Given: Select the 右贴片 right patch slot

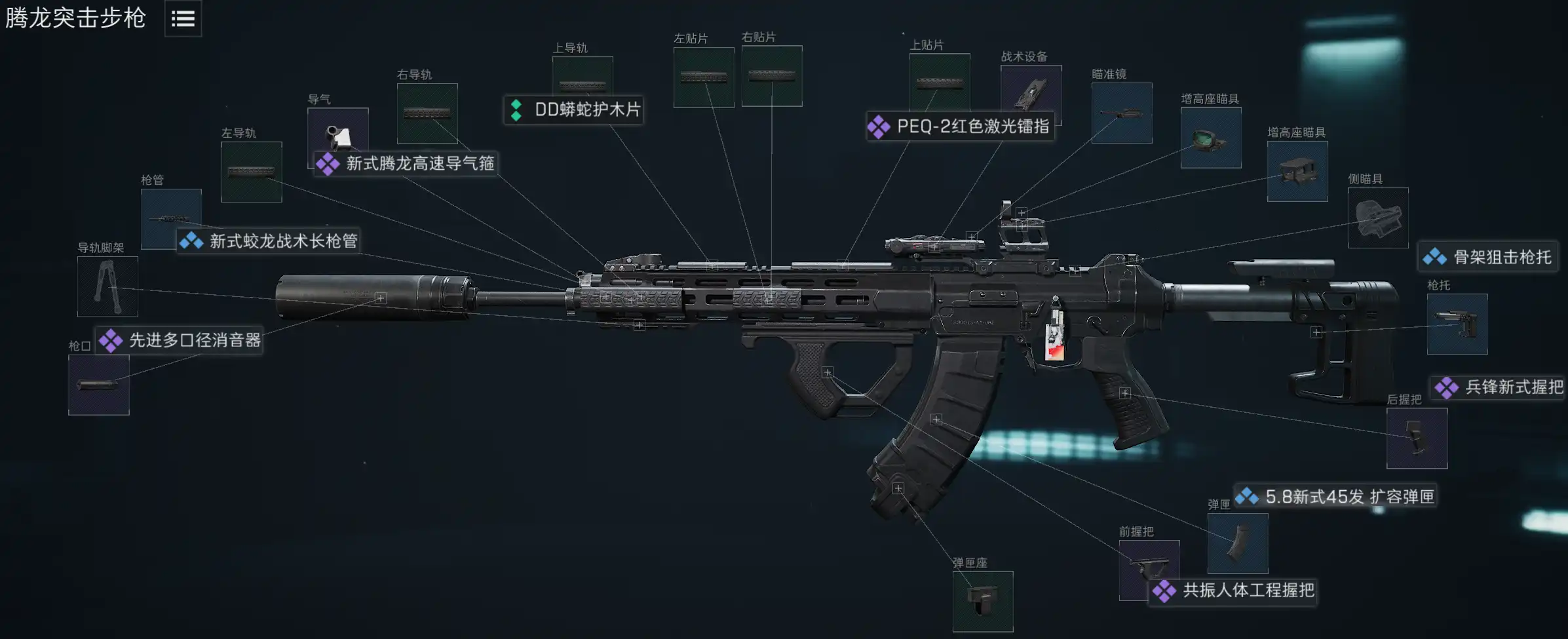Looking at the screenshot, I should [x=772, y=76].
